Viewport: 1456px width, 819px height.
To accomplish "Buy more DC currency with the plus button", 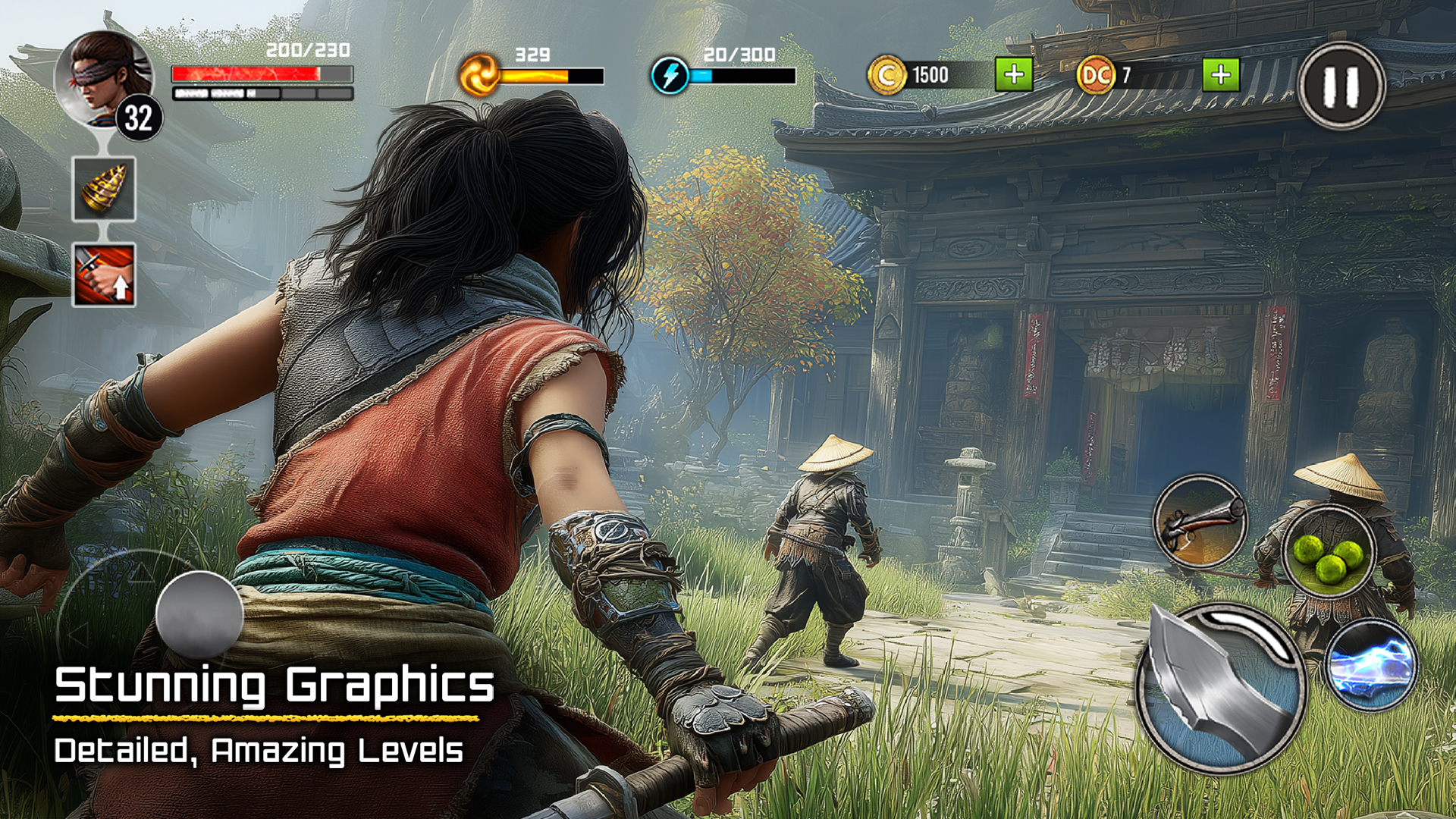I will click(x=1221, y=75).
